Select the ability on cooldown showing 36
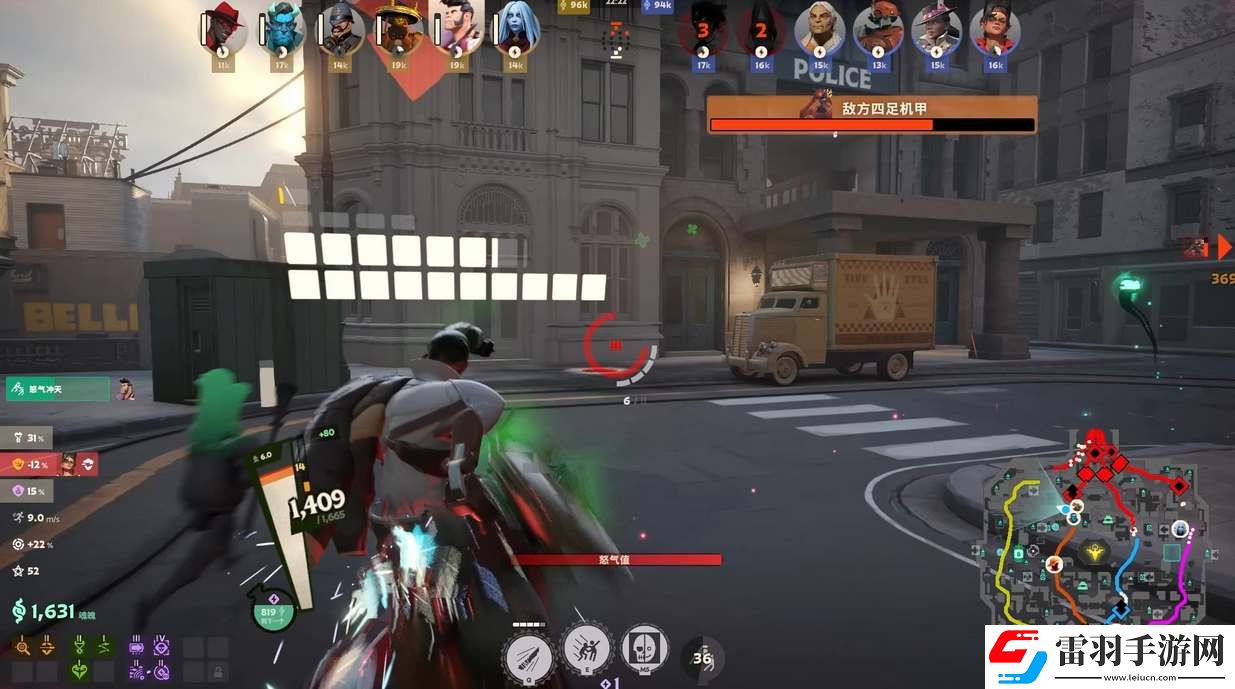Image resolution: width=1235 pixels, height=689 pixels. 702,657
